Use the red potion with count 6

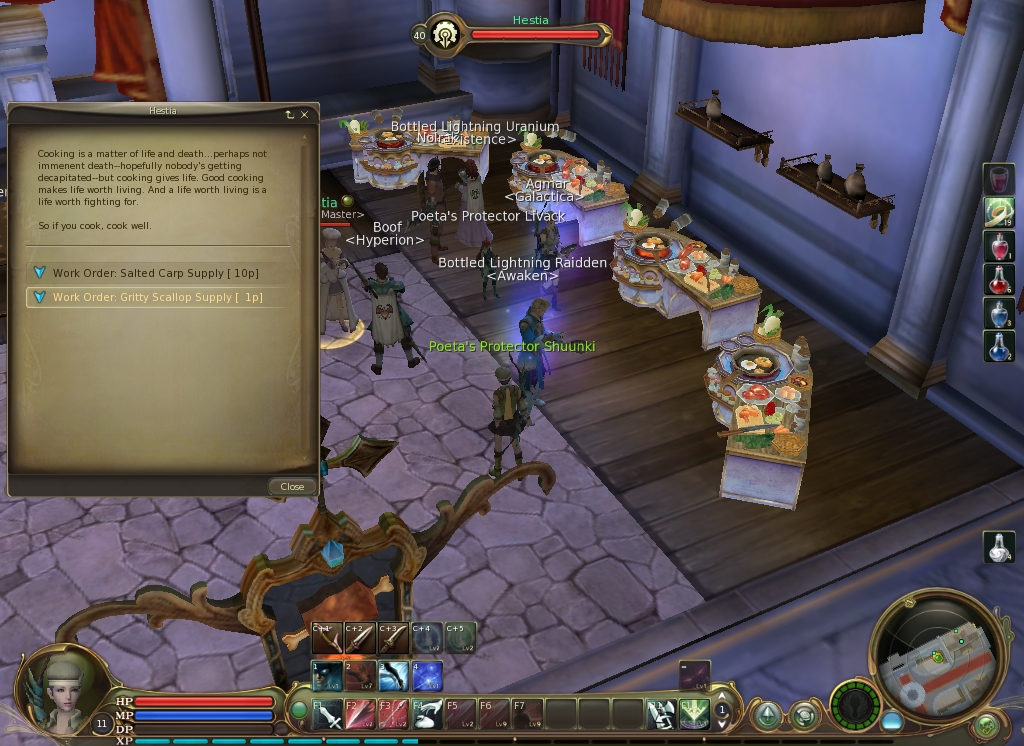[x=999, y=280]
